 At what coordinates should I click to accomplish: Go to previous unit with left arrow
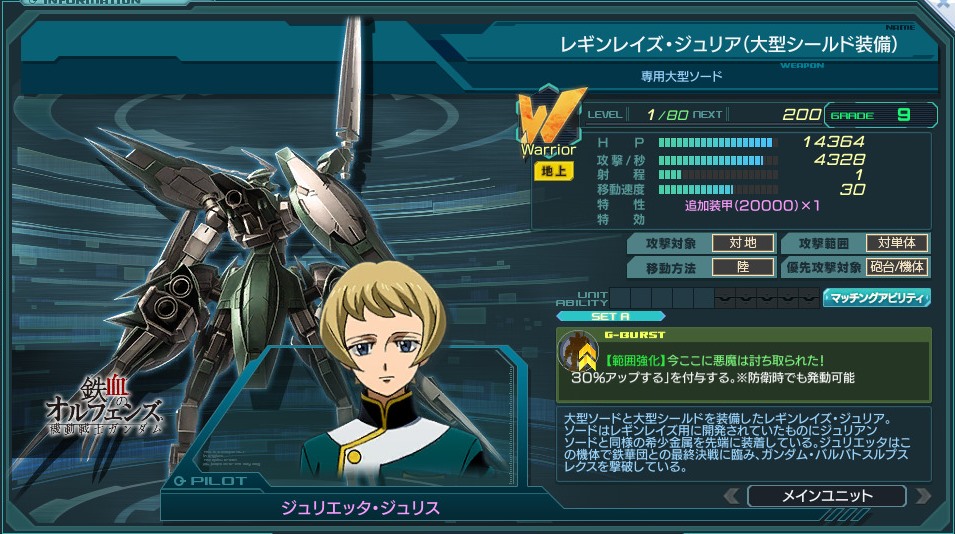pyautogui.click(x=733, y=496)
